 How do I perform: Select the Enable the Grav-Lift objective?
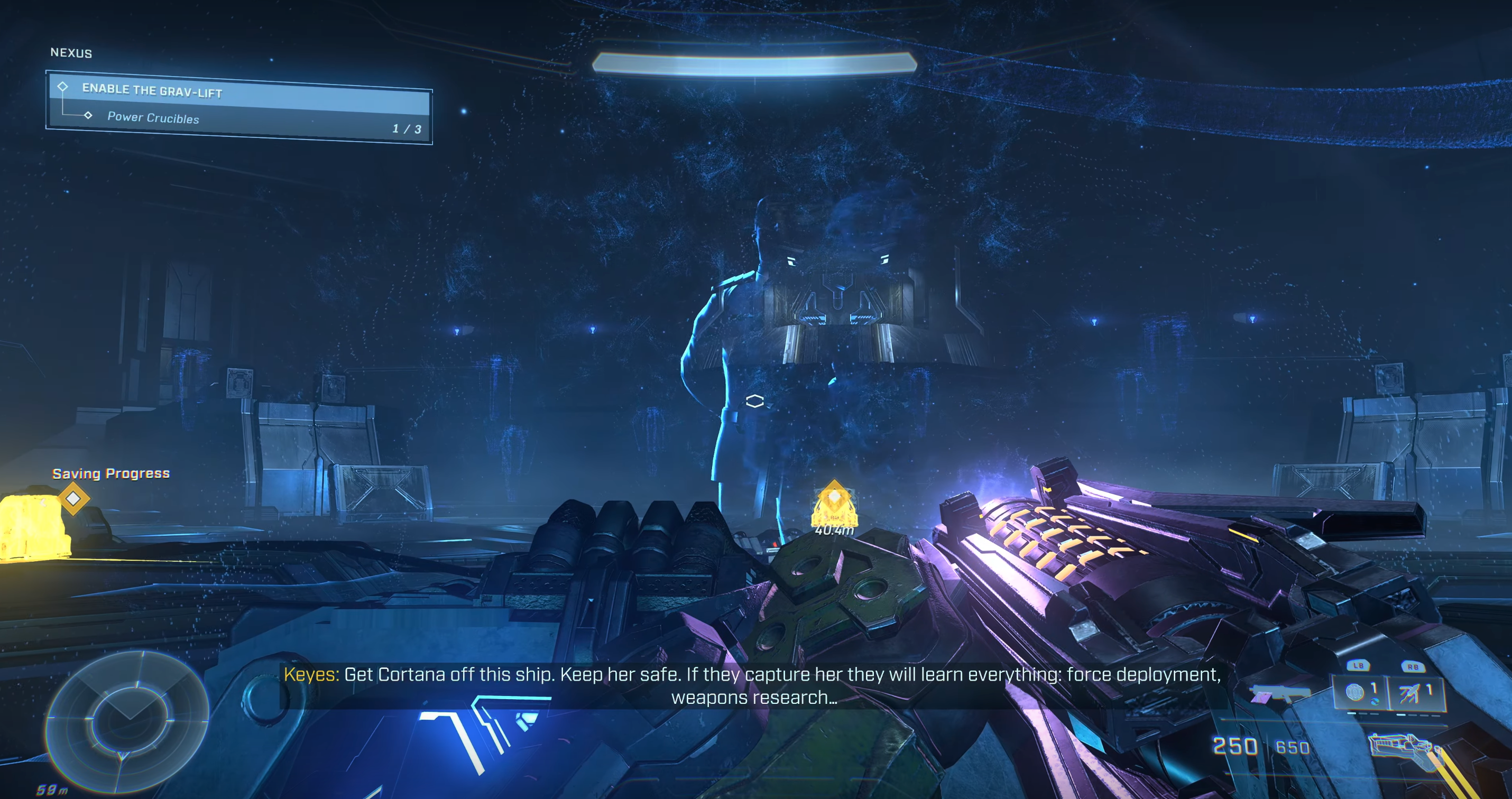(x=238, y=92)
